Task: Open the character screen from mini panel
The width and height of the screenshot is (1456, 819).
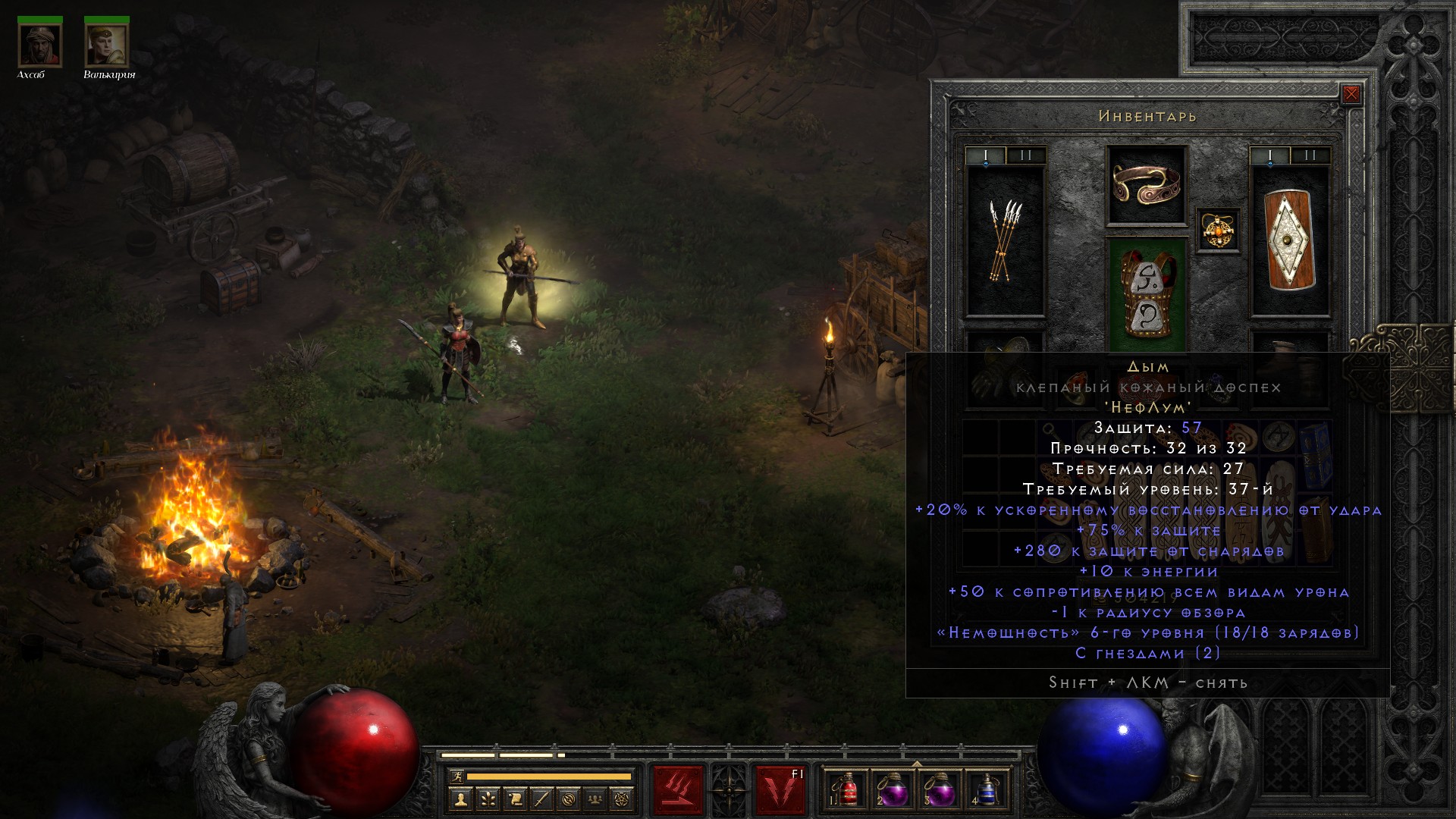Action: (460, 799)
